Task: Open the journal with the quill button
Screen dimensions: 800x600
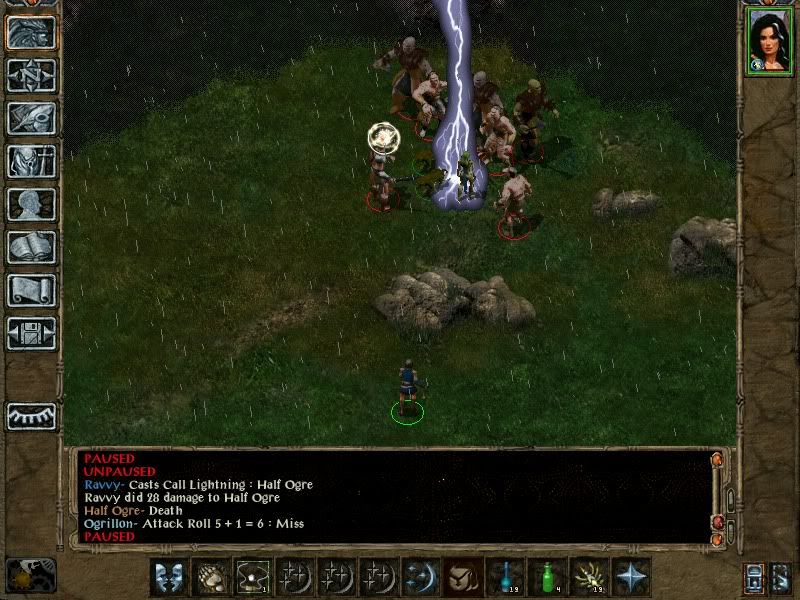Action: click(30, 118)
